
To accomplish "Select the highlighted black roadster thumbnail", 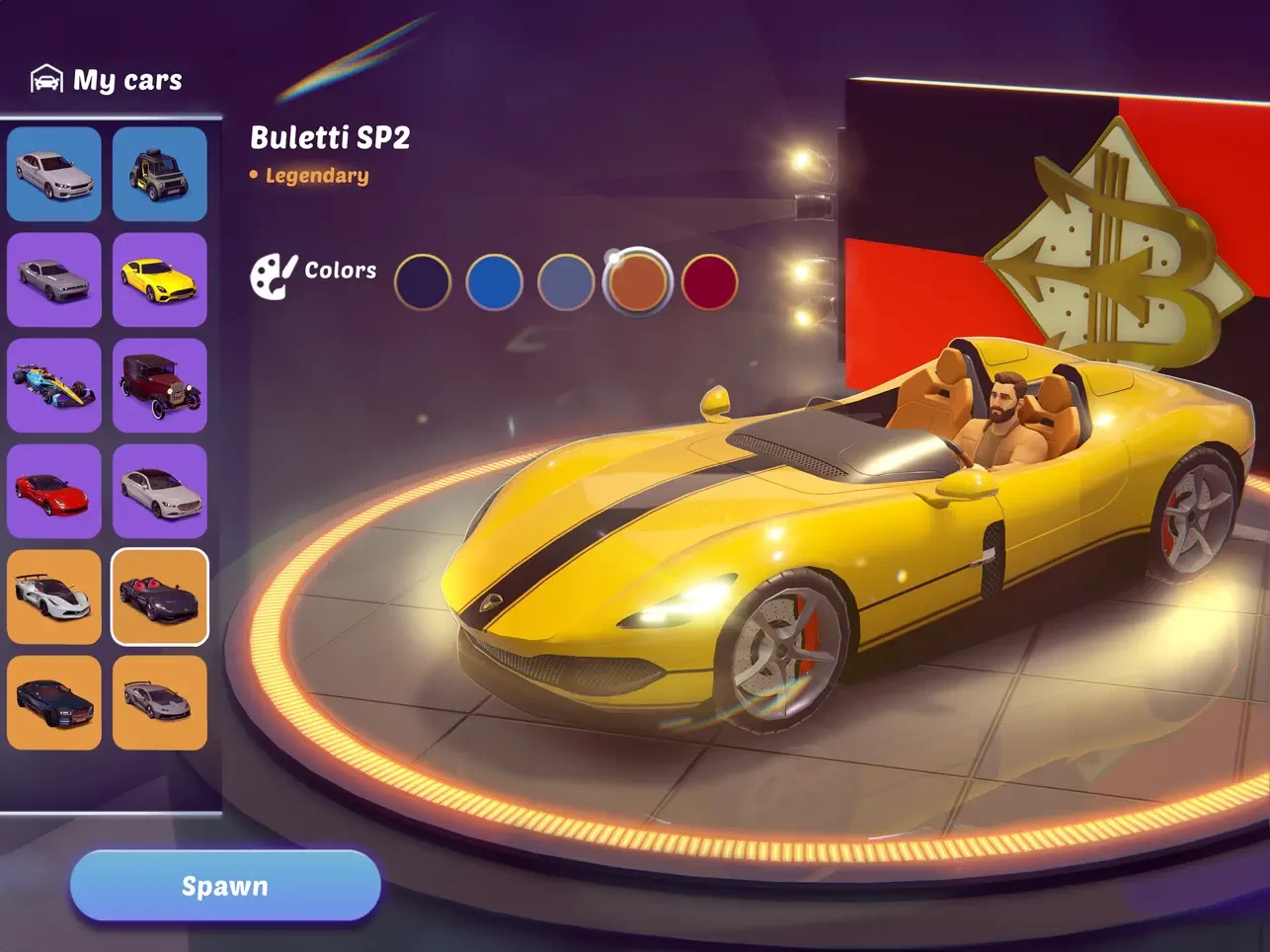I will pos(160,596).
